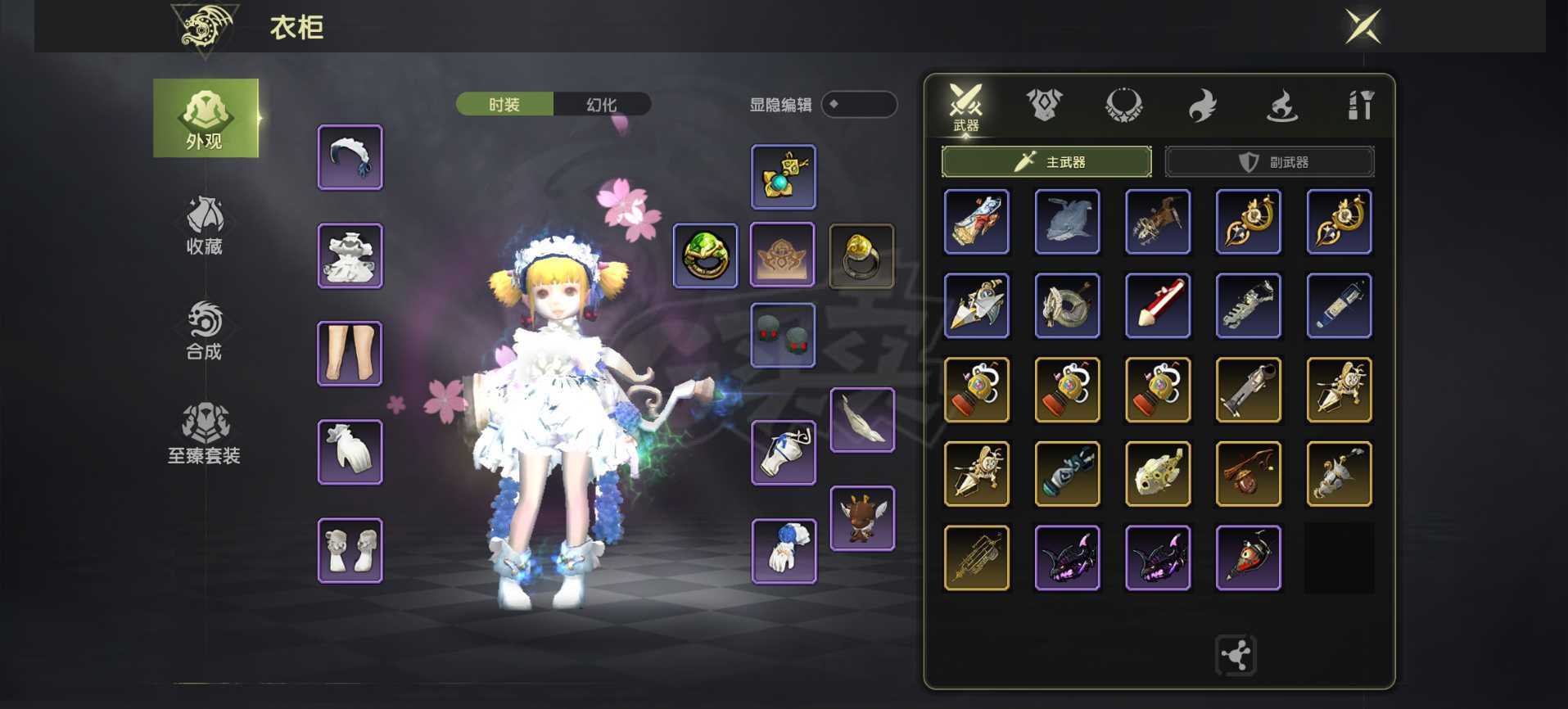This screenshot has height=709, width=1568.
Task: Select the reindeer plush slot
Action: (862, 518)
